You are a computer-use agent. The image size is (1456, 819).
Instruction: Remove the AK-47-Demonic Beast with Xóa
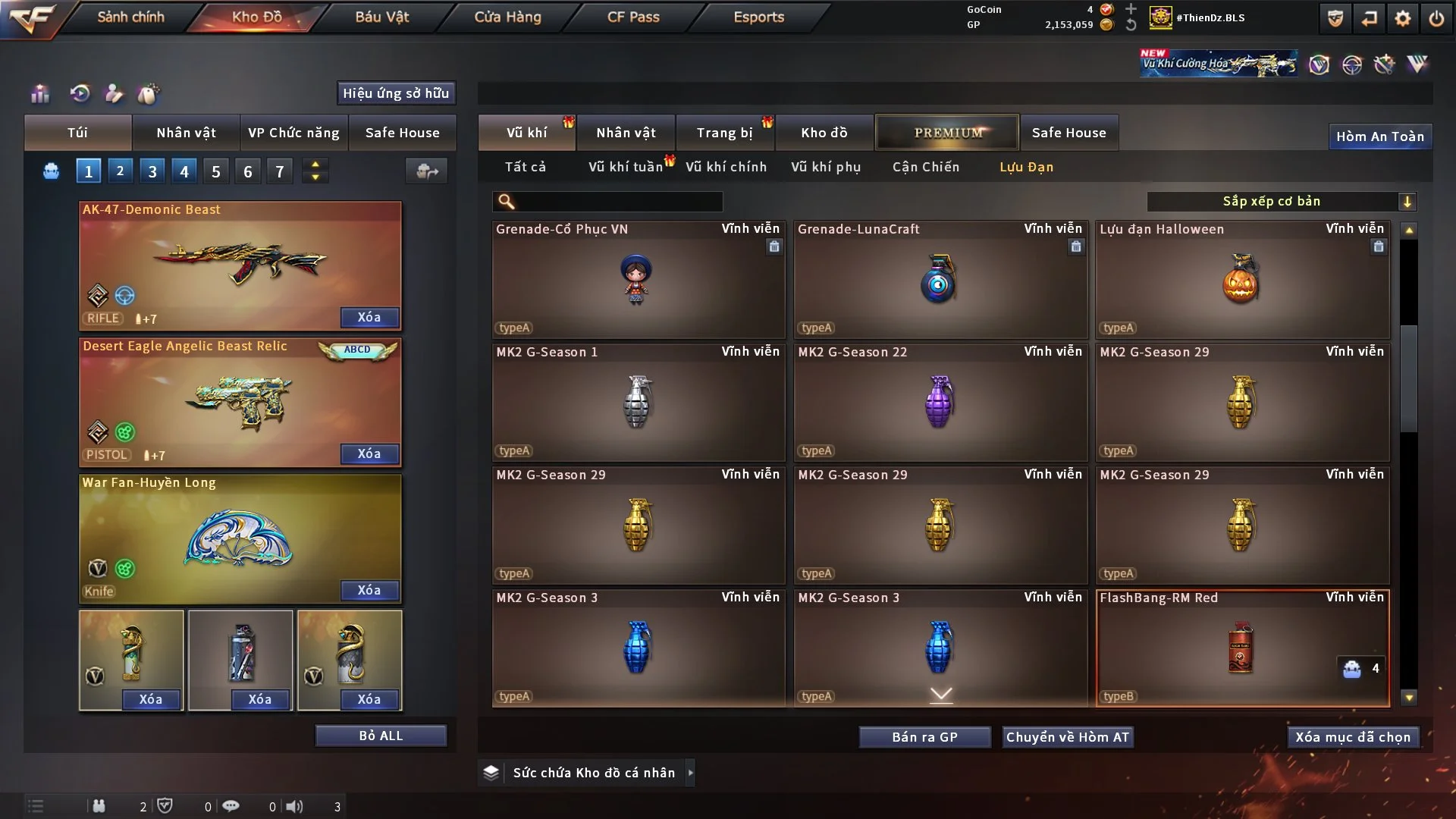pos(369,317)
